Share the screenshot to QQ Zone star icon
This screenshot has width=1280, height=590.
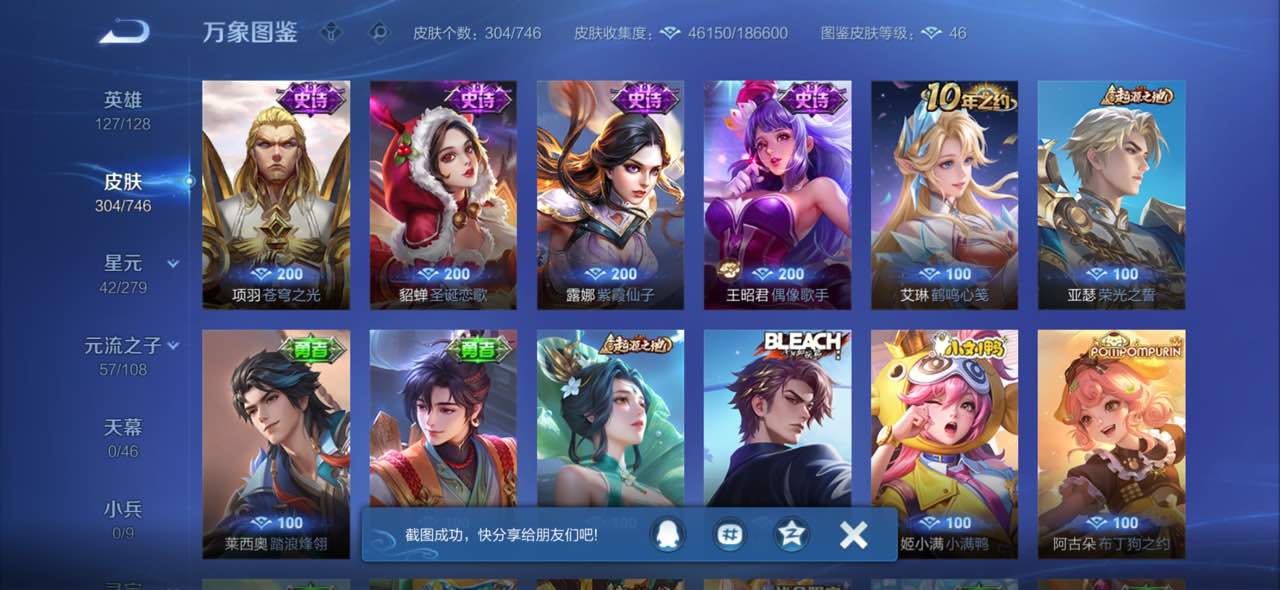tap(792, 535)
